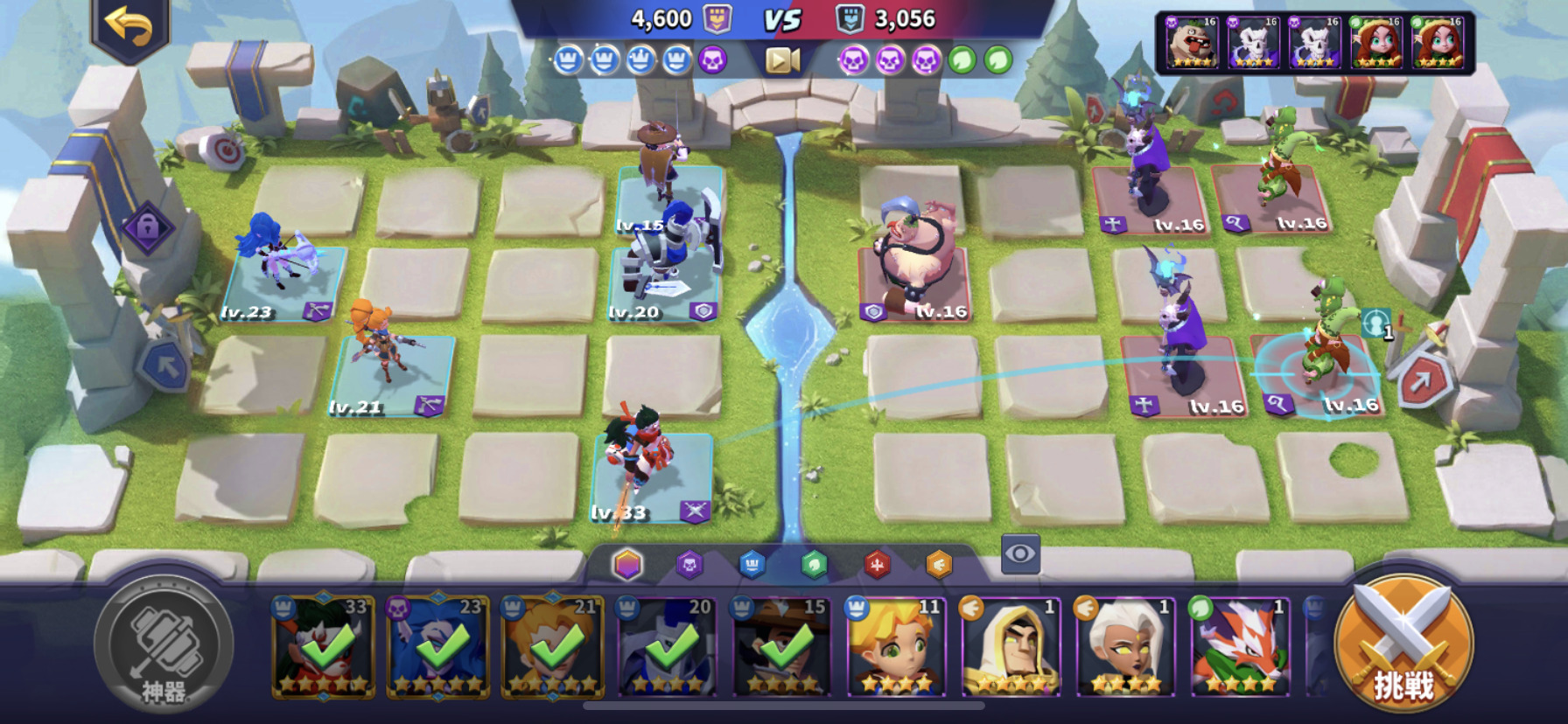Filter heroes by the purple skull faction
Image resolution: width=1568 pixels, height=724 pixels.
(x=689, y=565)
